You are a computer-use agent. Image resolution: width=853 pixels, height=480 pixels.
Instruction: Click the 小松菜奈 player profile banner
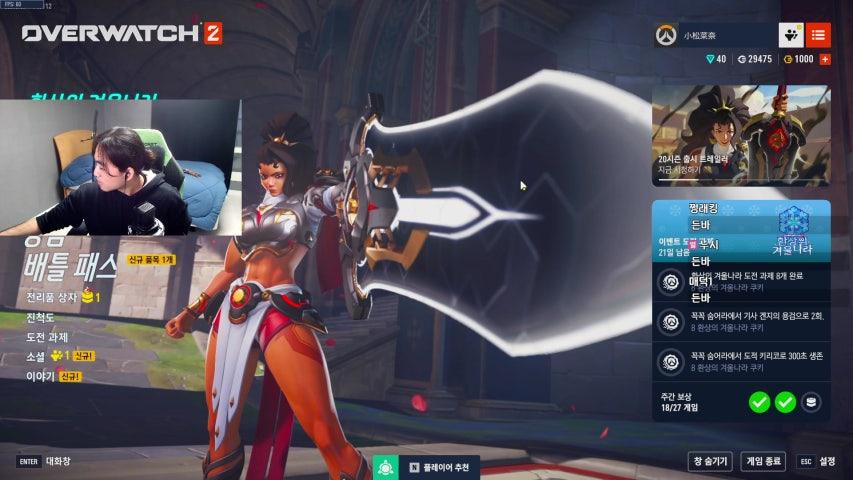point(714,35)
